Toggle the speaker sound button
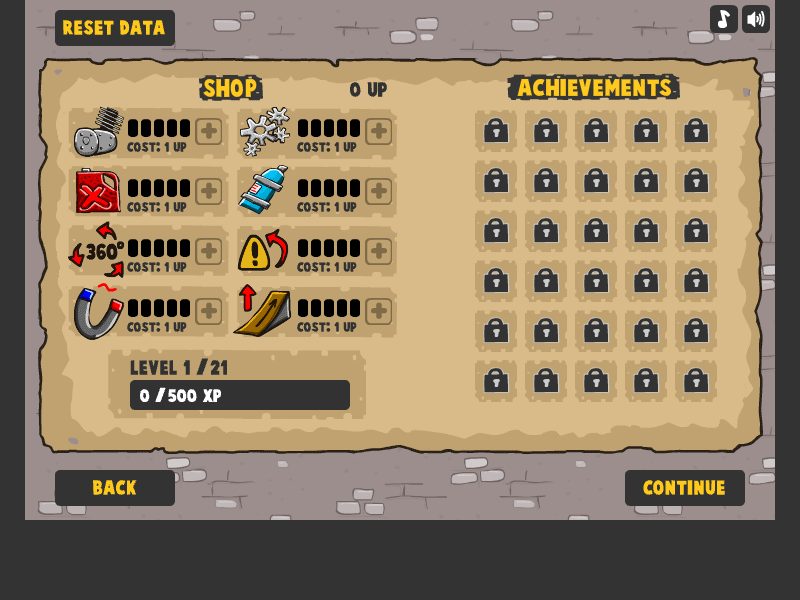 756,19
